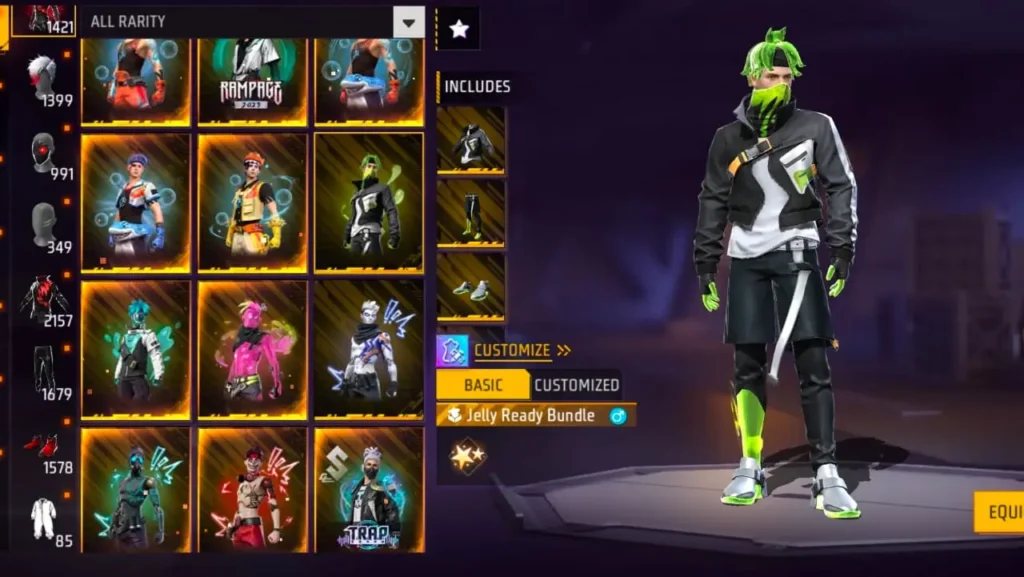Viewport: 1024px width, 577px height.
Task: Select the pink-haired bundle tile
Action: tap(252, 348)
